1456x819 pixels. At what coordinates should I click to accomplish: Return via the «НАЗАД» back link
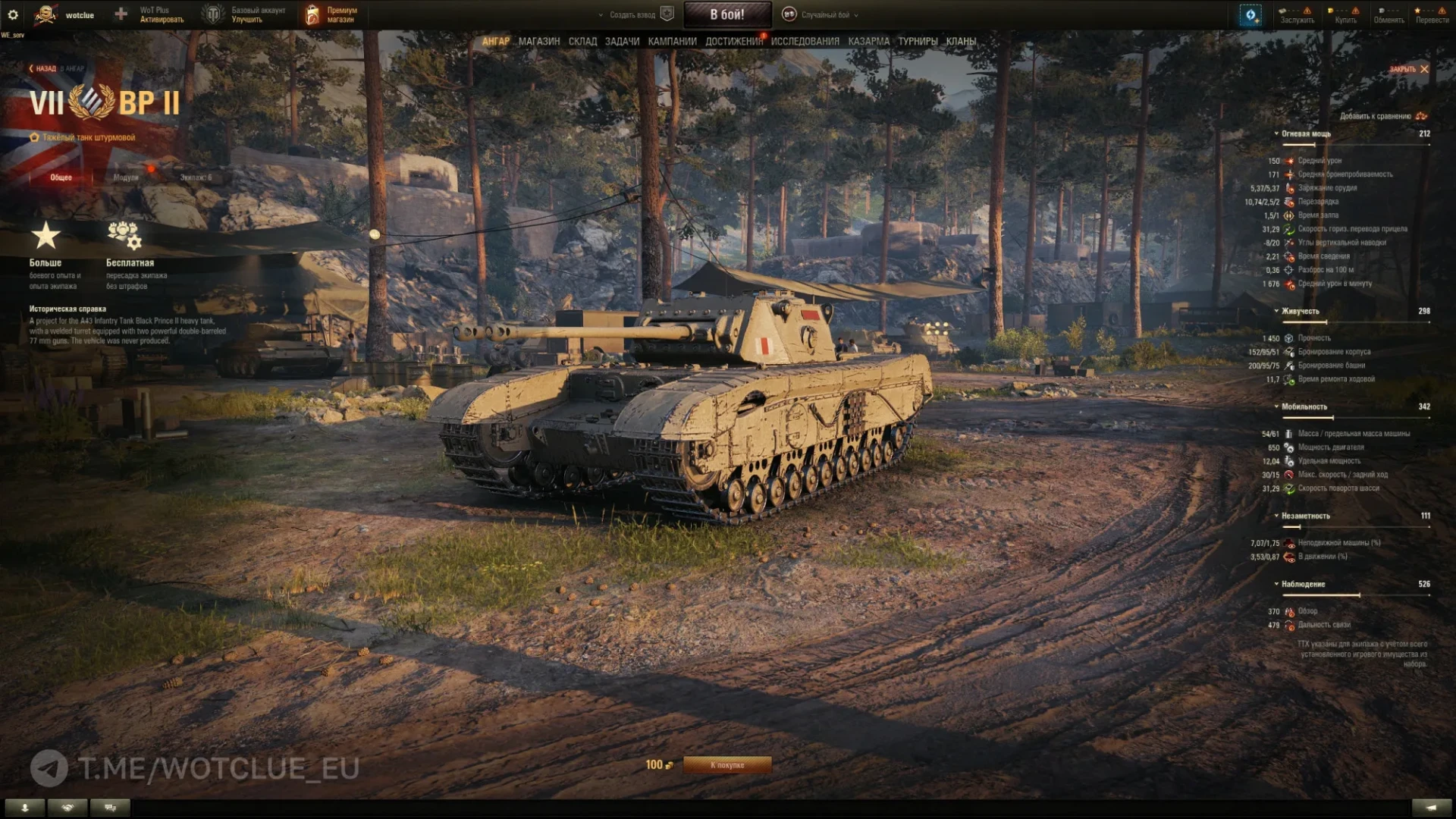pyautogui.click(x=44, y=68)
